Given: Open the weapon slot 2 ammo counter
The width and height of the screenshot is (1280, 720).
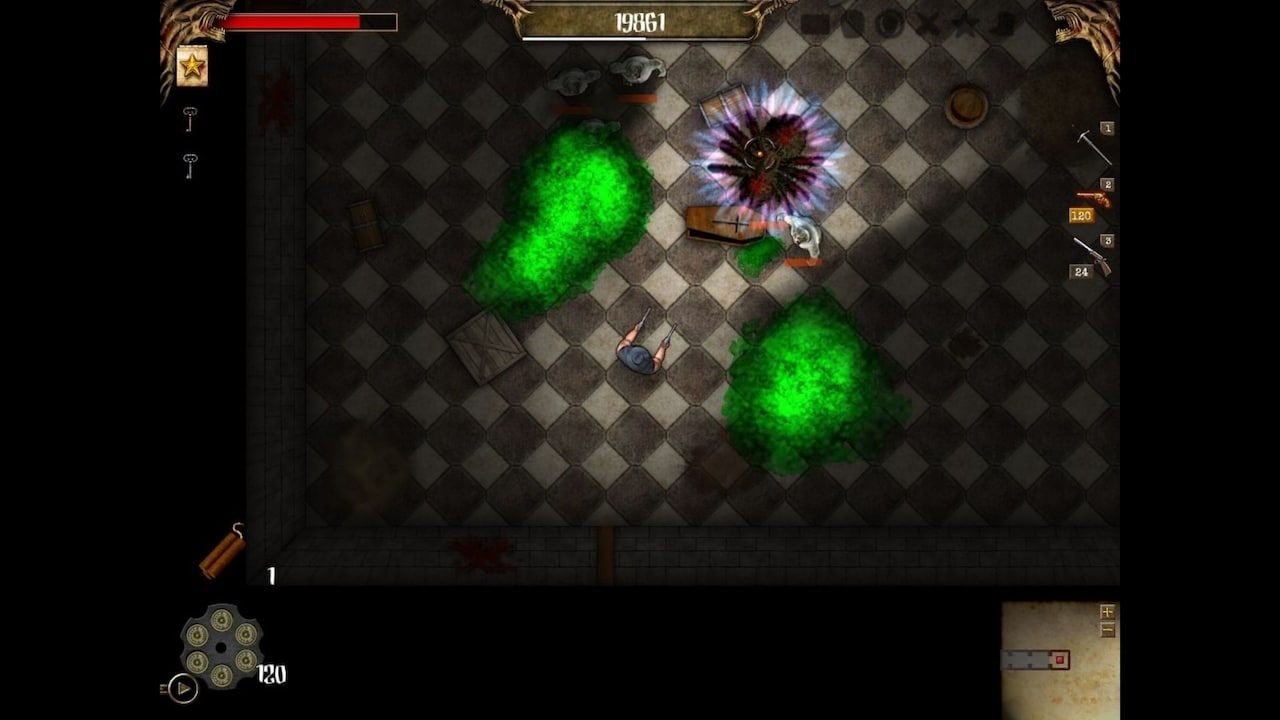Looking at the screenshot, I should click(x=1080, y=216).
